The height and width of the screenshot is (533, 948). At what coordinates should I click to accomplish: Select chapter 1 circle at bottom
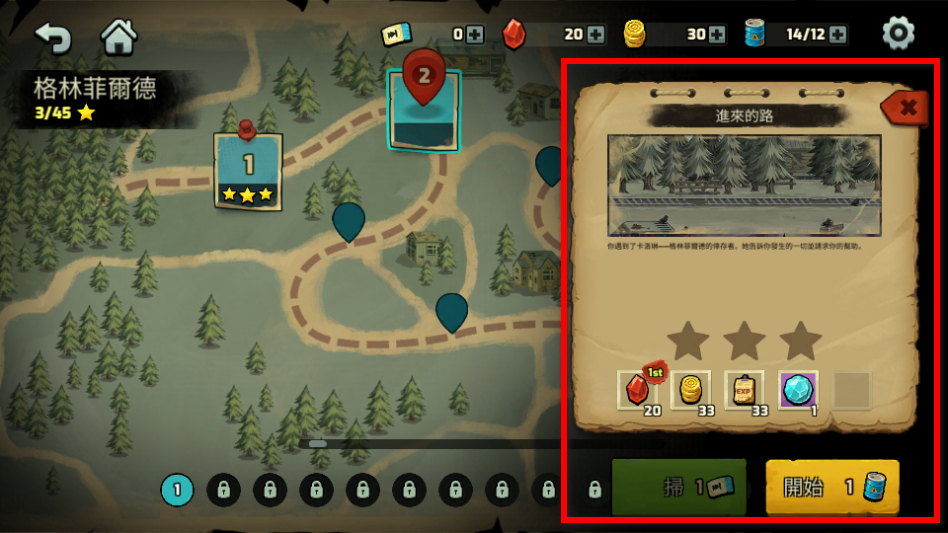[177, 490]
